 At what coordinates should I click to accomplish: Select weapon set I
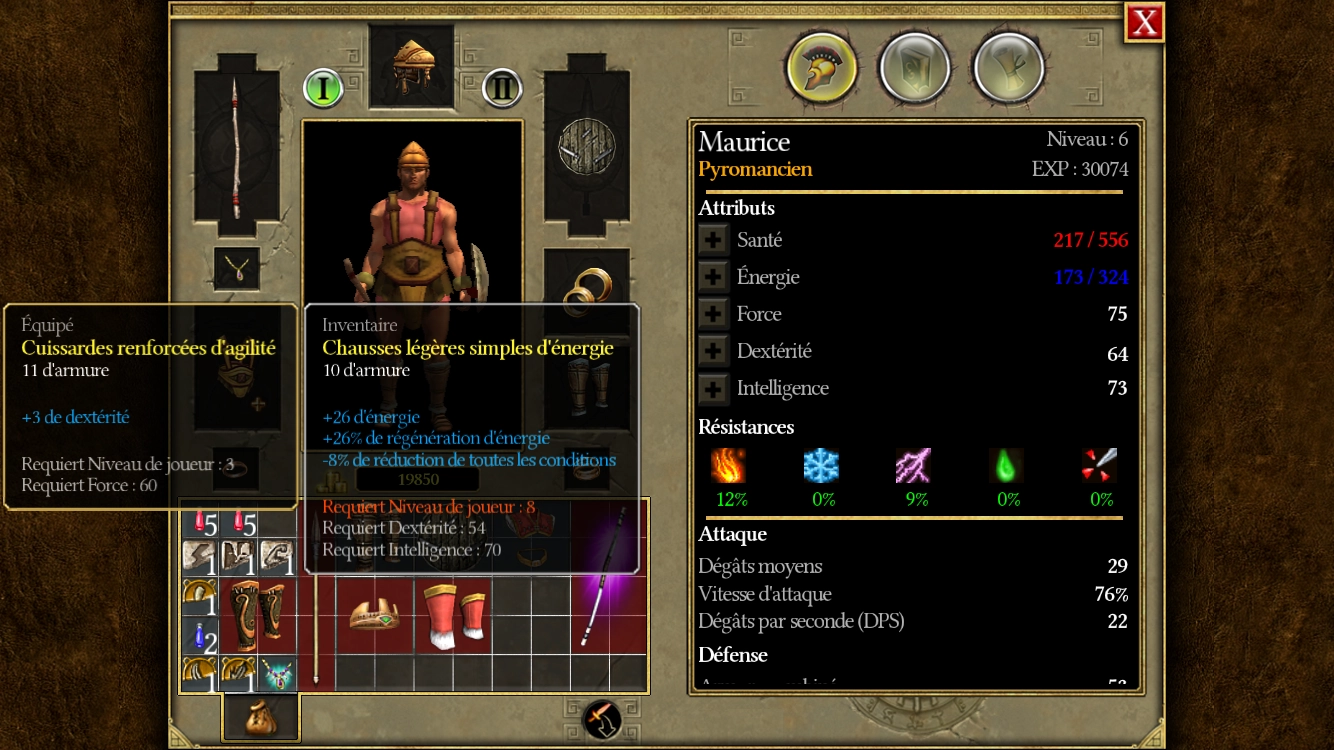323,88
